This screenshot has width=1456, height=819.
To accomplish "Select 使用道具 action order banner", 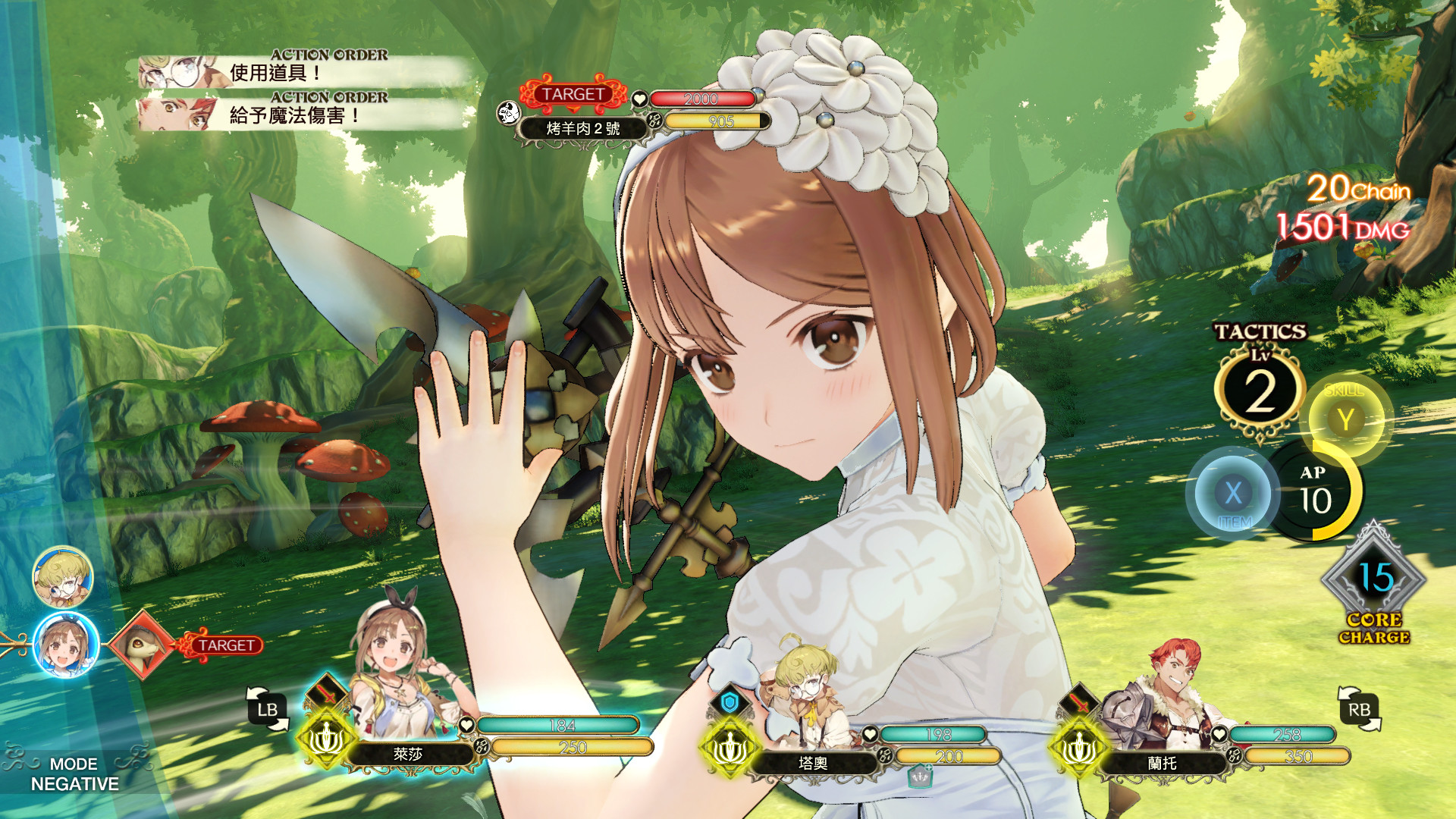I will click(303, 72).
